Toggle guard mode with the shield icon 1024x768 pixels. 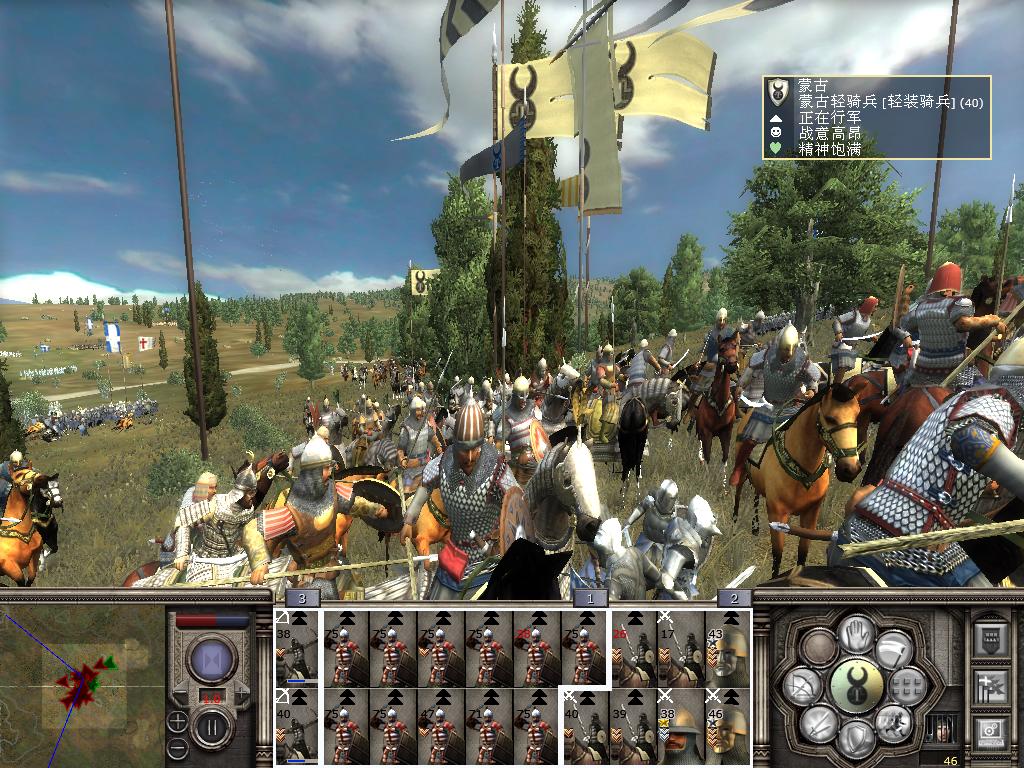855,738
